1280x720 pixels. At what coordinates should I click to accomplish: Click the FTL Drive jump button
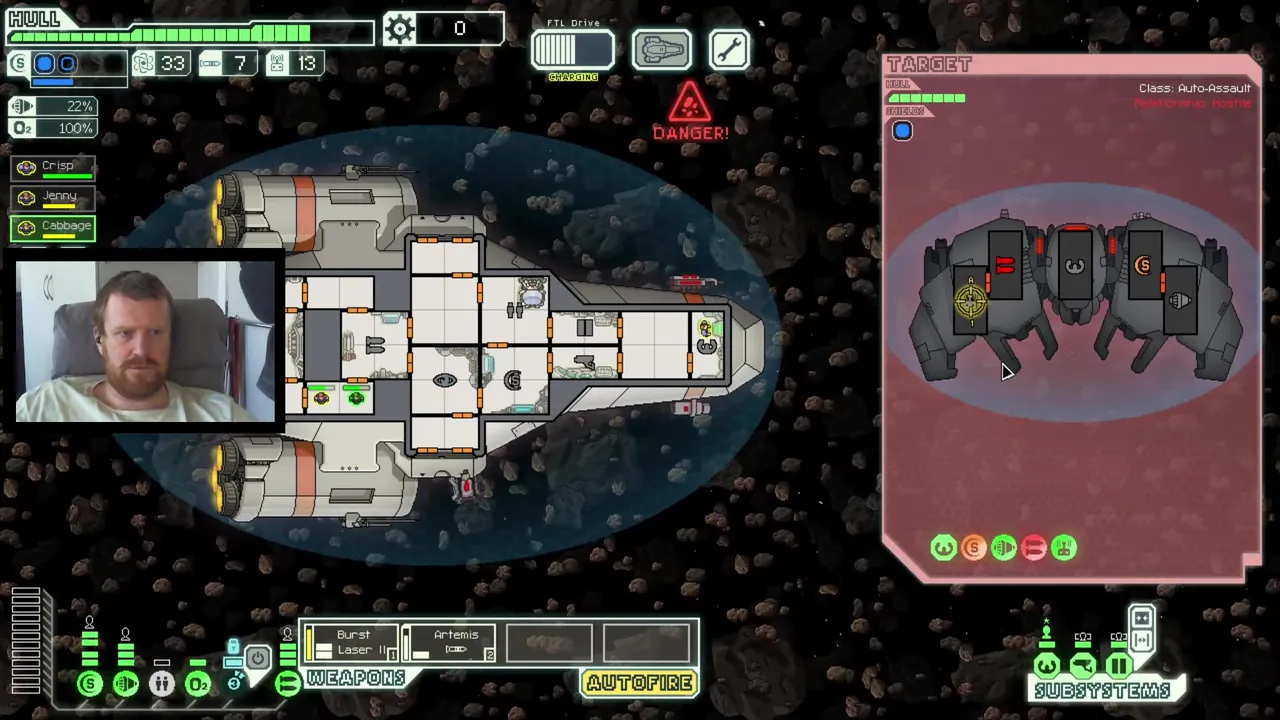(572, 50)
